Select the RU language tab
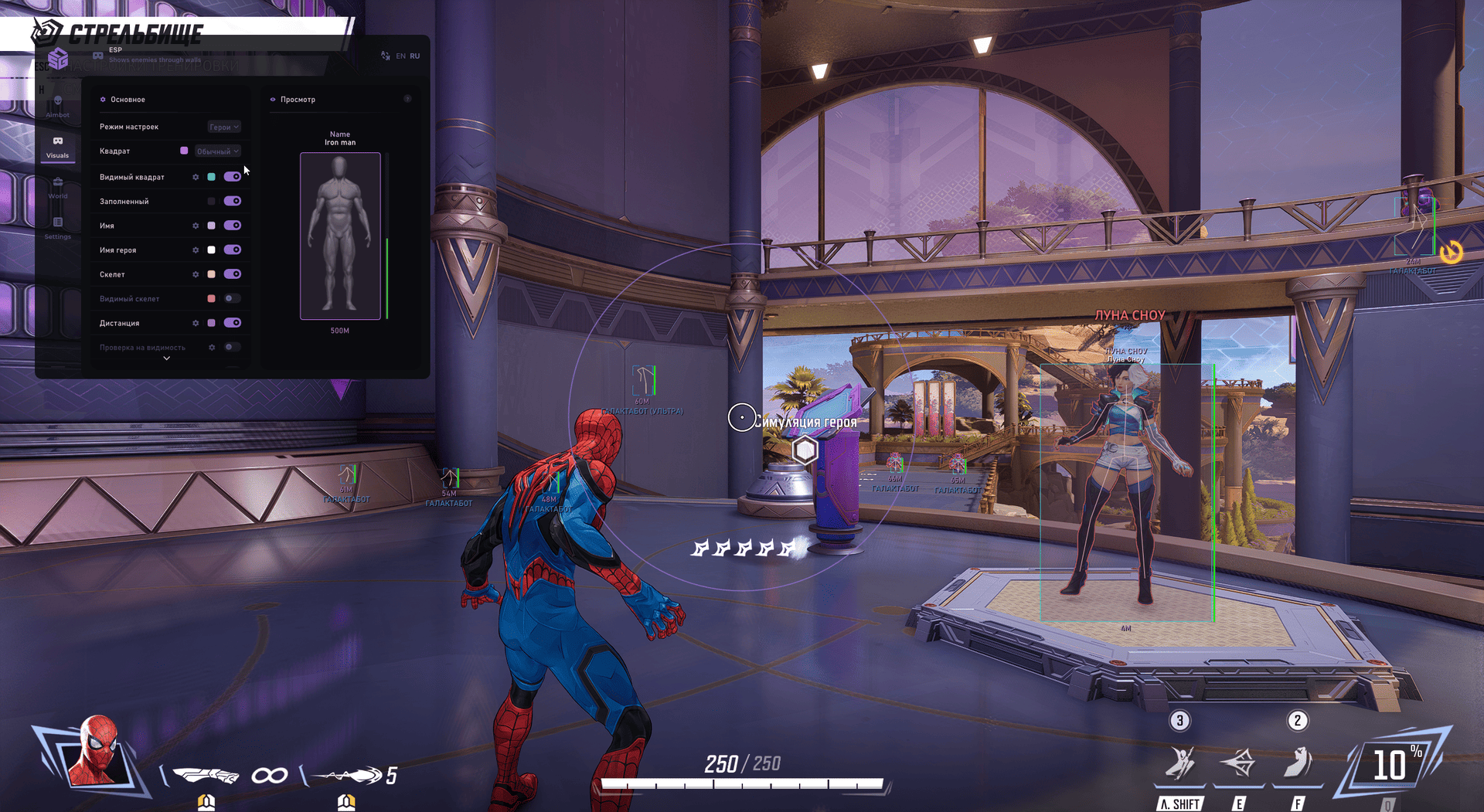 tap(415, 56)
